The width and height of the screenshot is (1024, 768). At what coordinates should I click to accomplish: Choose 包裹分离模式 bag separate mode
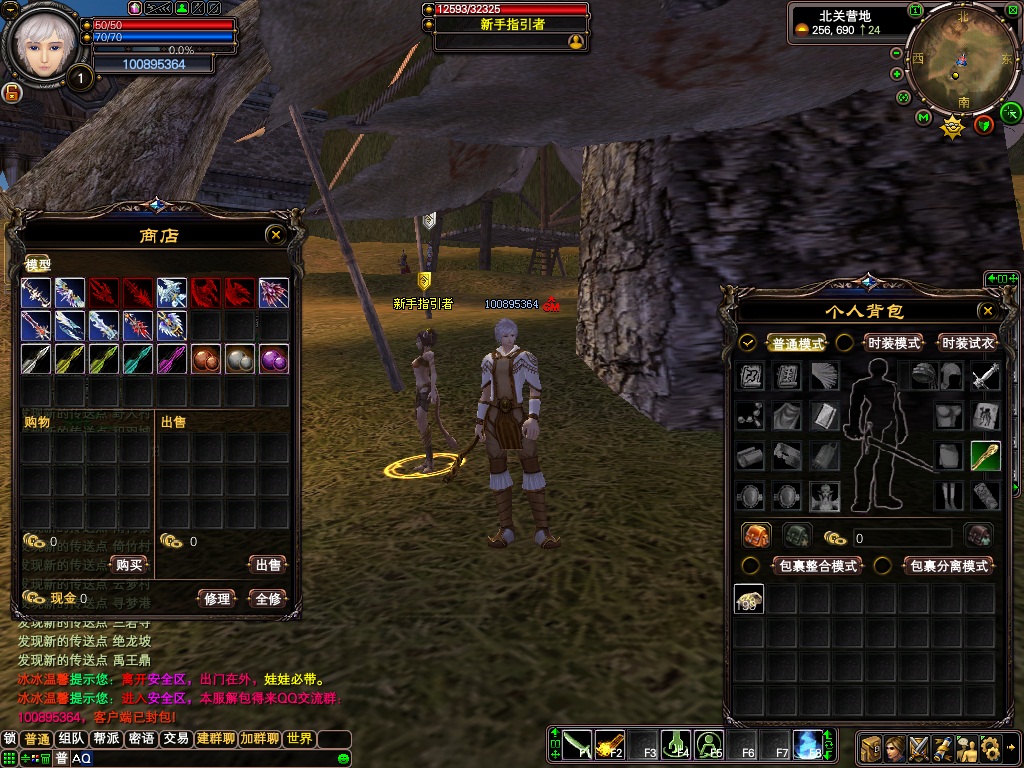948,566
